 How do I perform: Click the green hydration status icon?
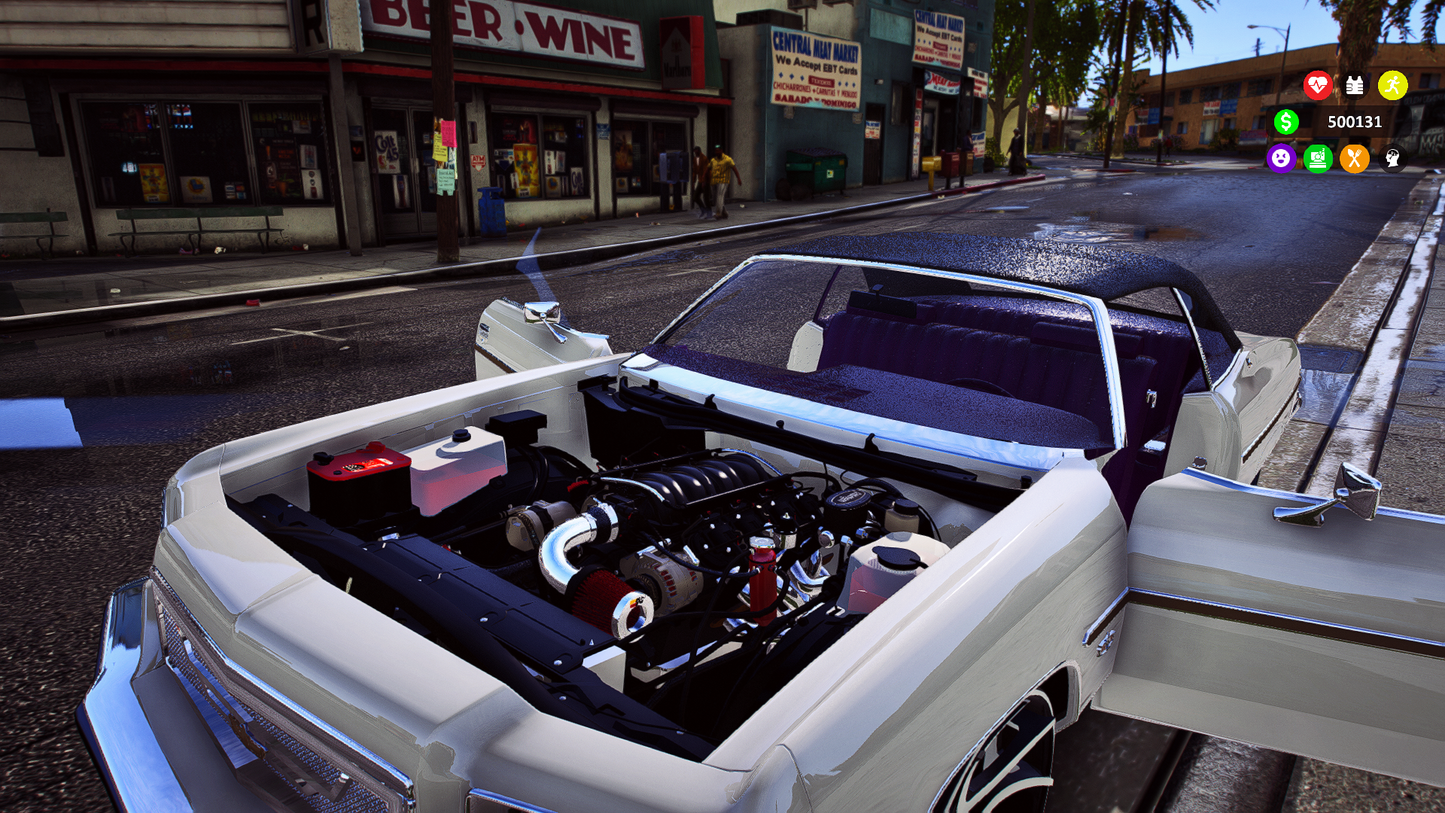tap(1317, 159)
